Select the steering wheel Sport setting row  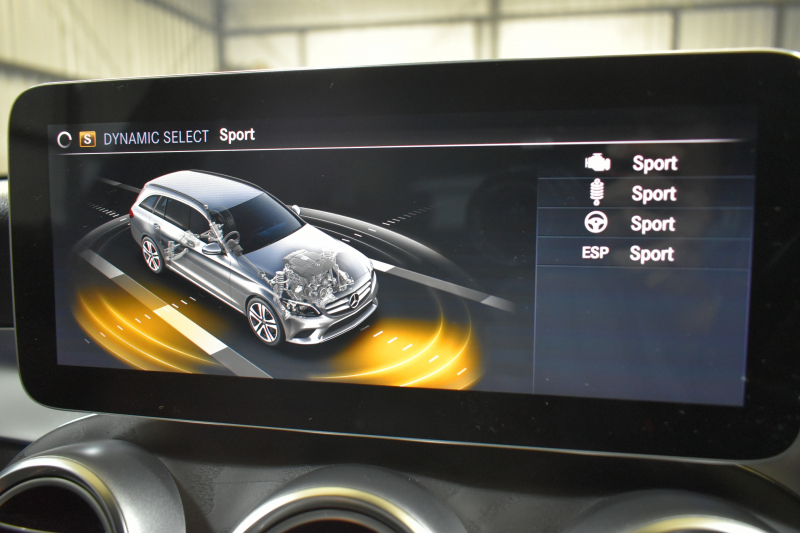[x=645, y=223]
